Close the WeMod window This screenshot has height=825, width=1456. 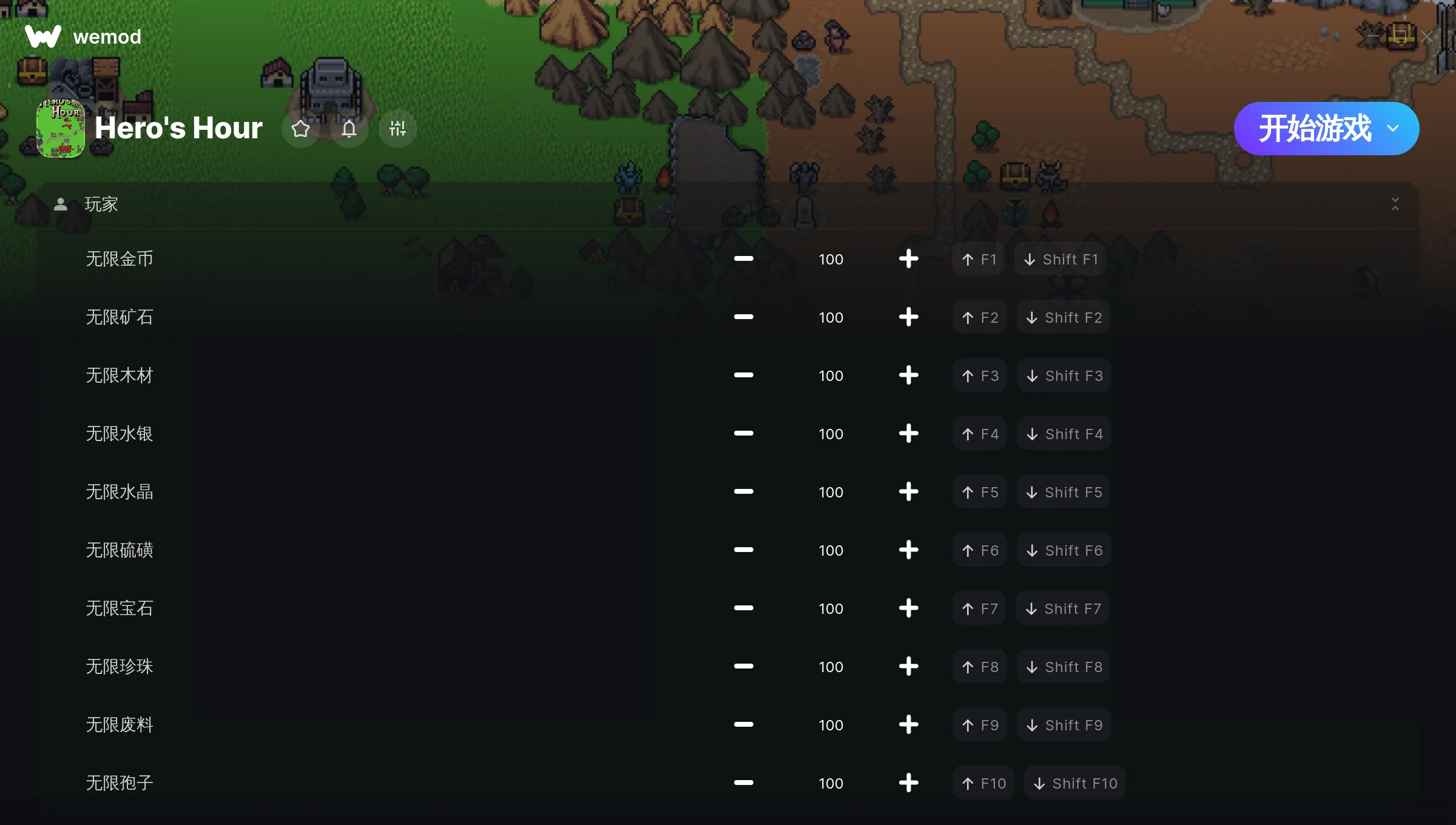click(x=1427, y=37)
